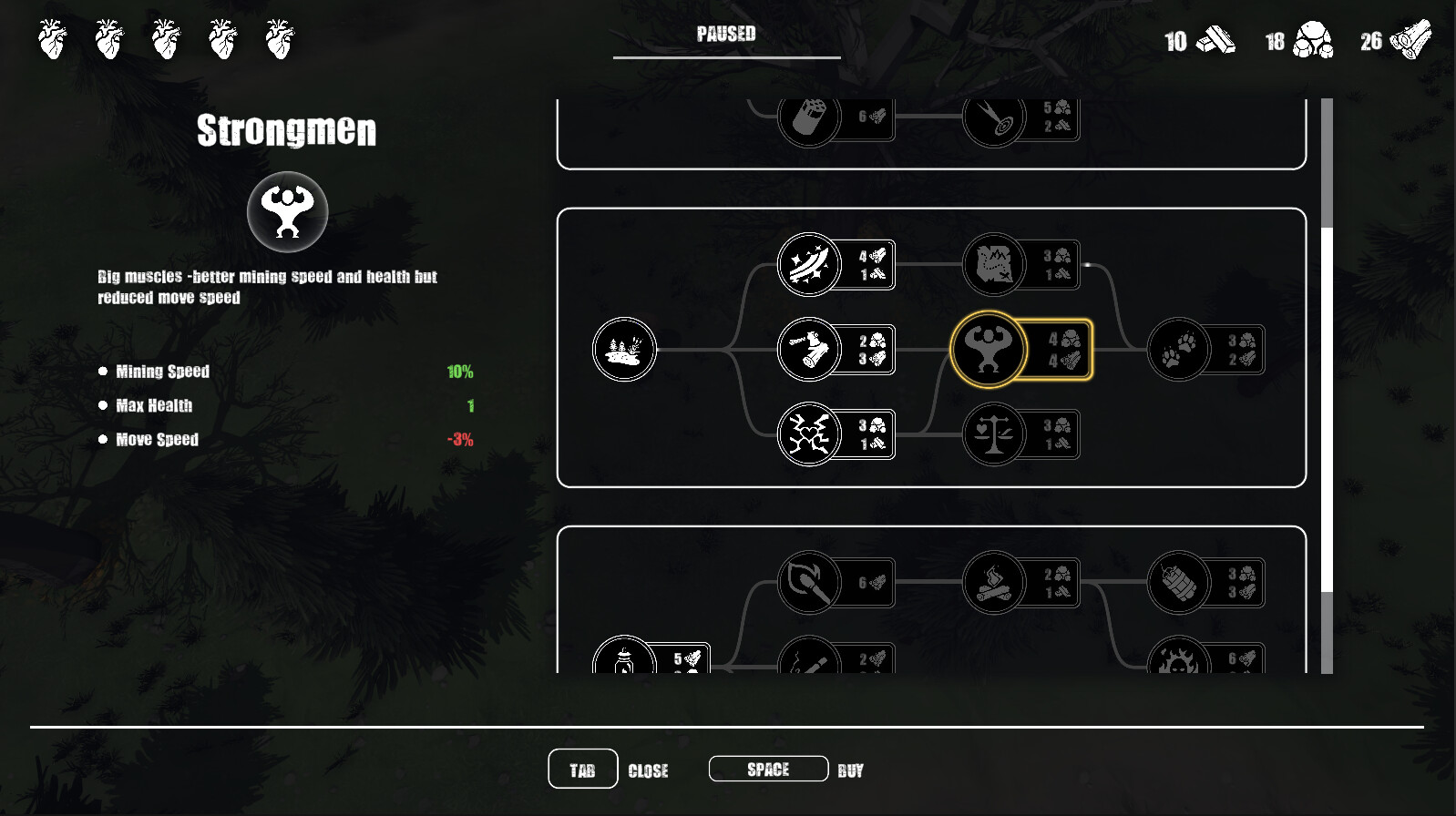Click the flaming skull skill node
This screenshot has height=816, width=1456.
1179,658
